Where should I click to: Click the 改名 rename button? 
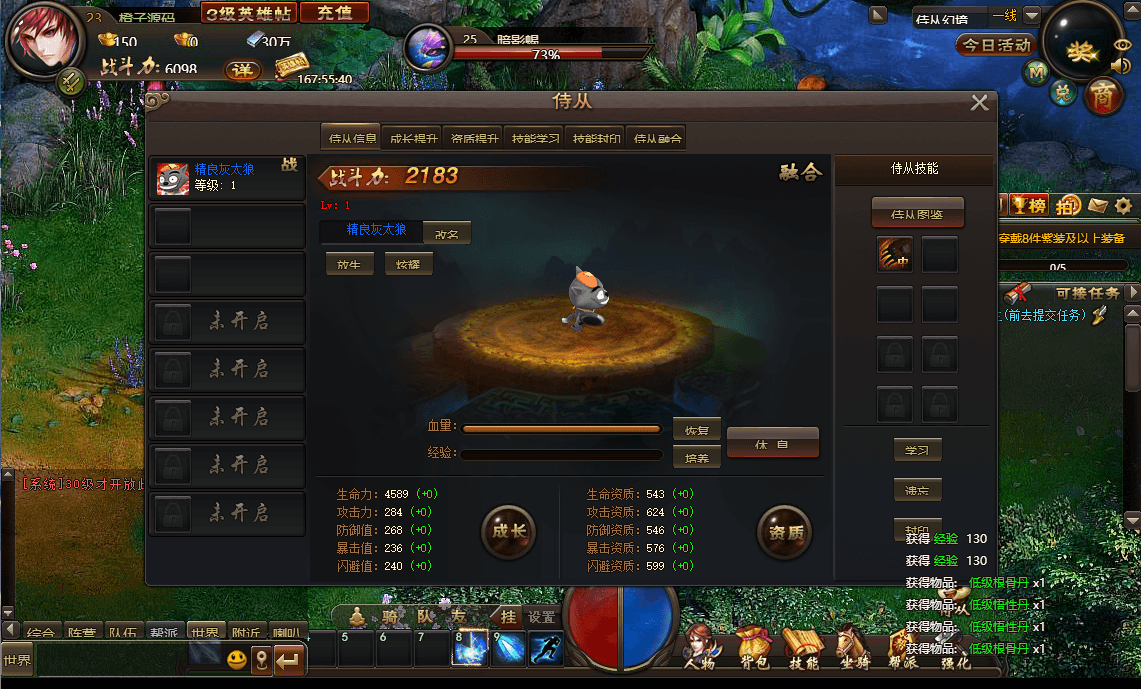click(x=446, y=233)
